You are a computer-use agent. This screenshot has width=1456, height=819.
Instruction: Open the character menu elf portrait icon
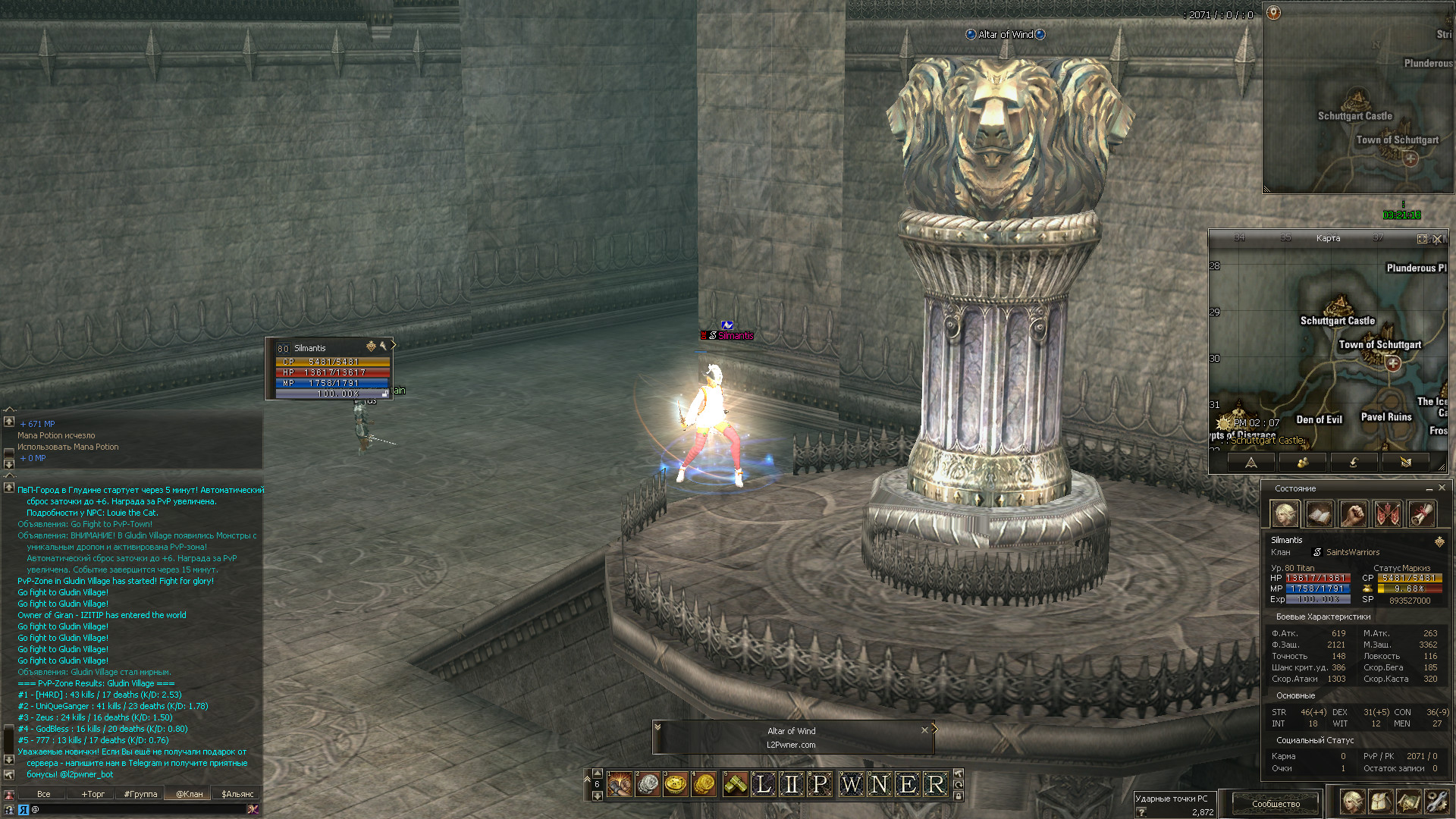(x=1352, y=801)
